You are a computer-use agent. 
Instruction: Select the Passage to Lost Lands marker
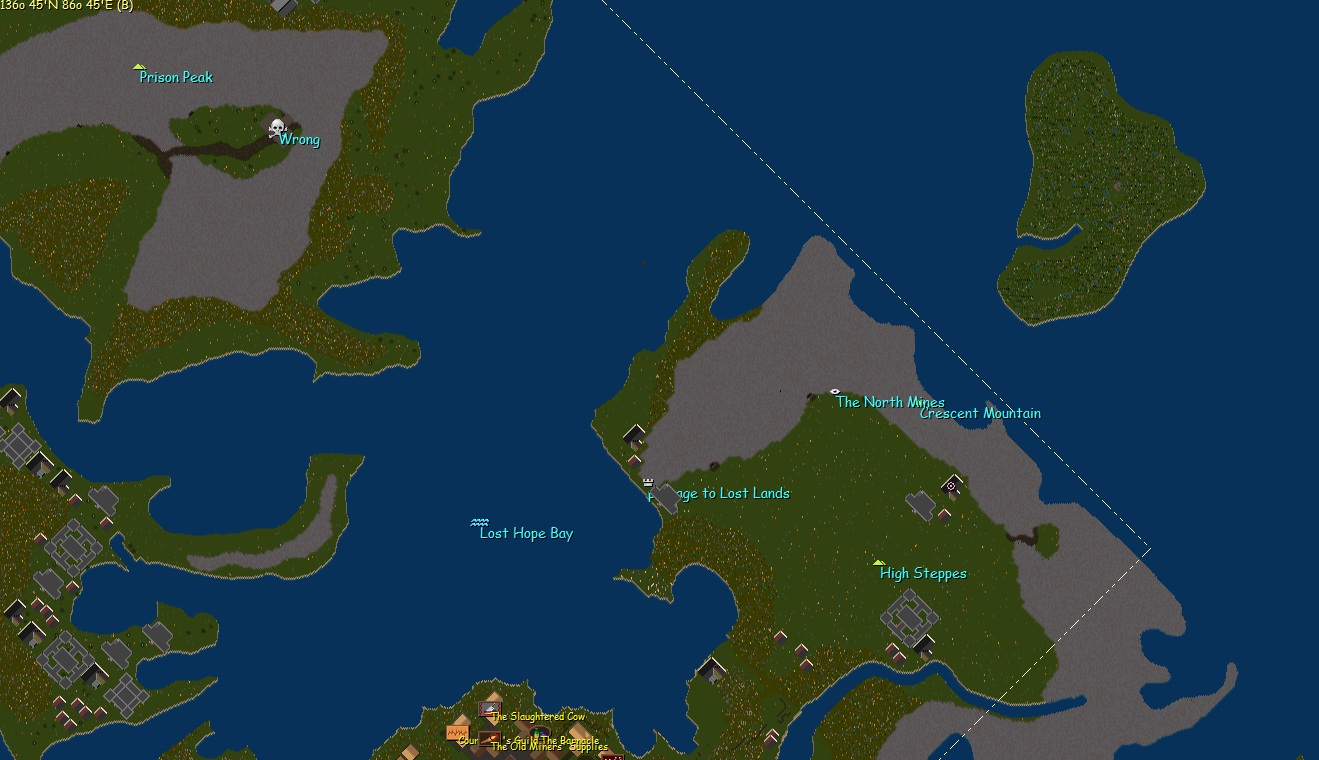coord(648,482)
